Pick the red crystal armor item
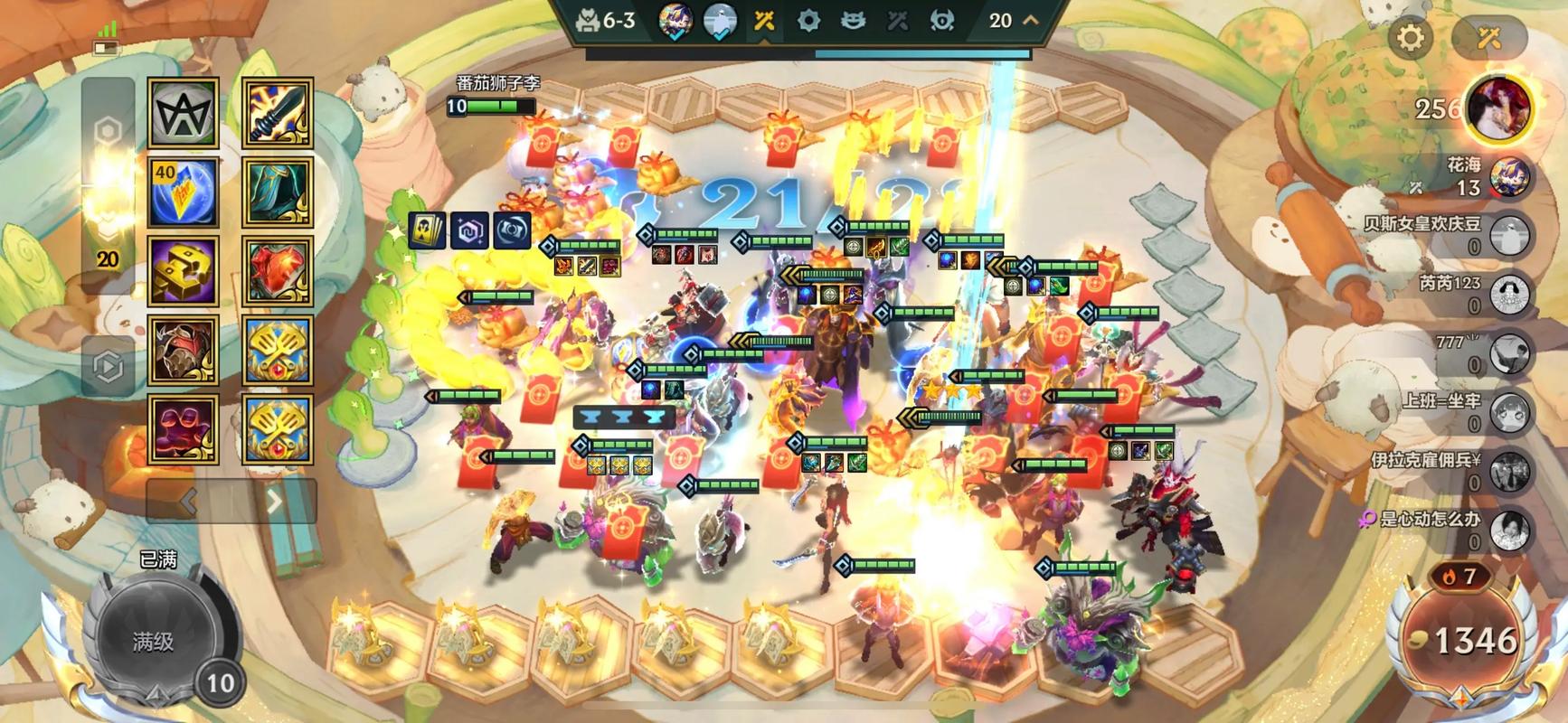 tap(278, 271)
